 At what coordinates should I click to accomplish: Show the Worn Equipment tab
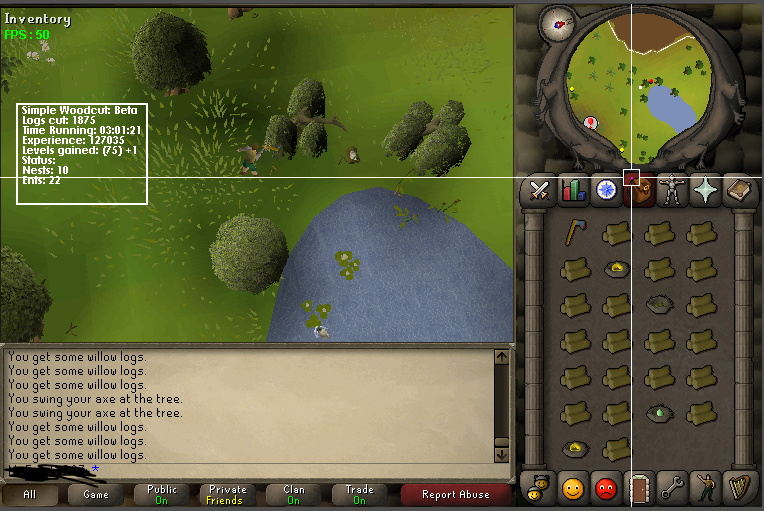(x=674, y=189)
